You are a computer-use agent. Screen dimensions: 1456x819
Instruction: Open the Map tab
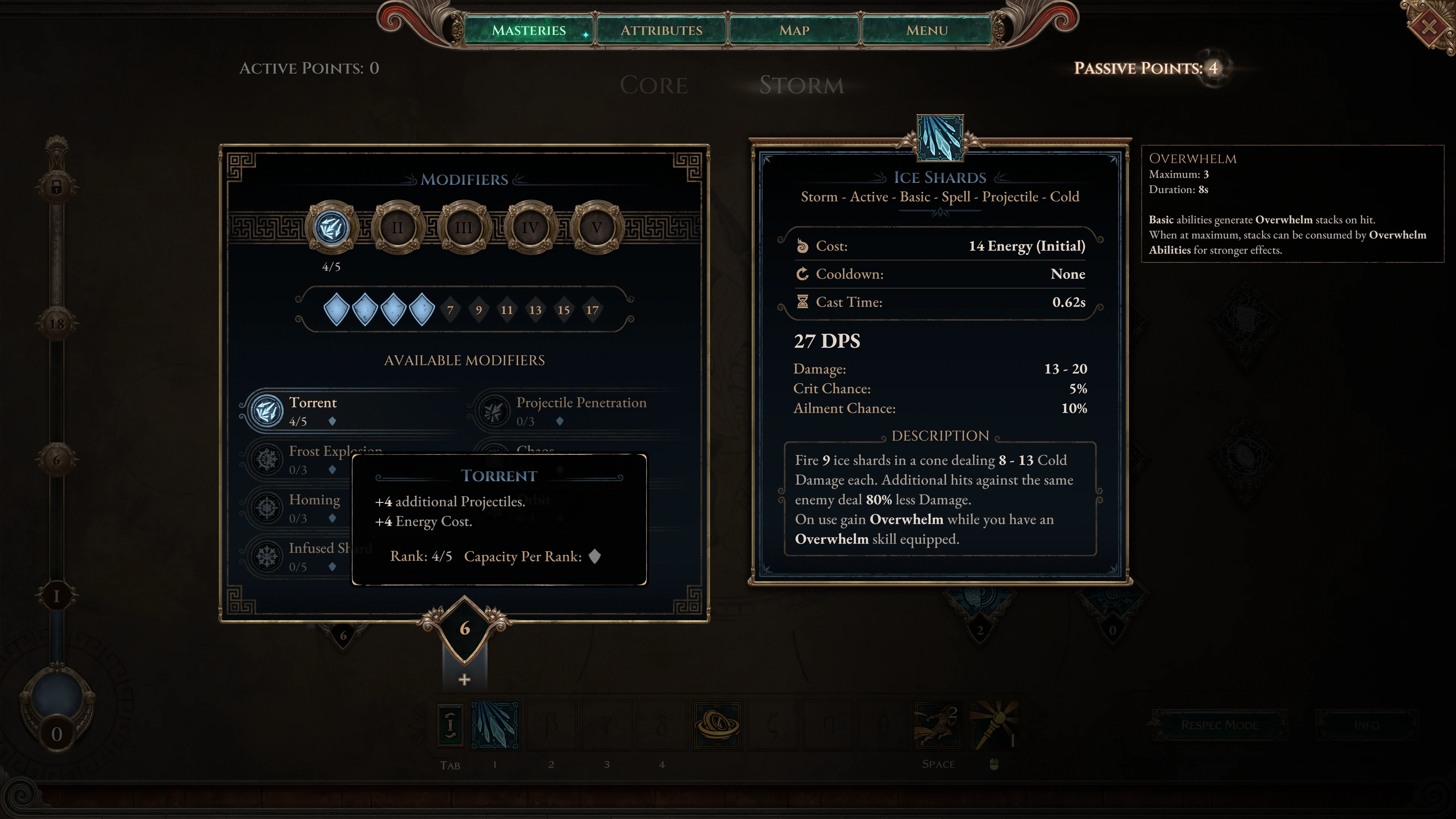794,30
